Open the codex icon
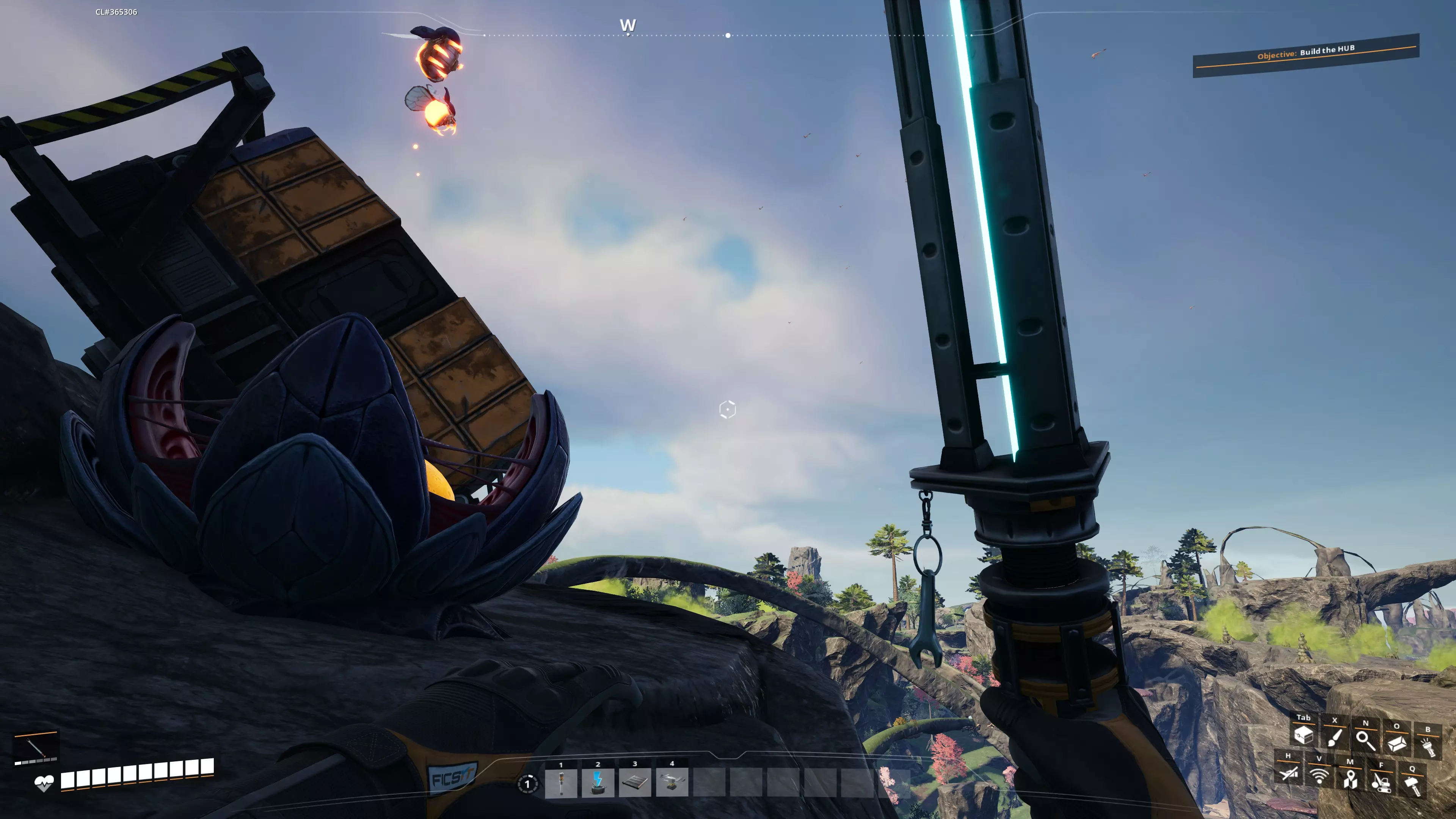1456x819 pixels. pyautogui.click(x=1396, y=743)
